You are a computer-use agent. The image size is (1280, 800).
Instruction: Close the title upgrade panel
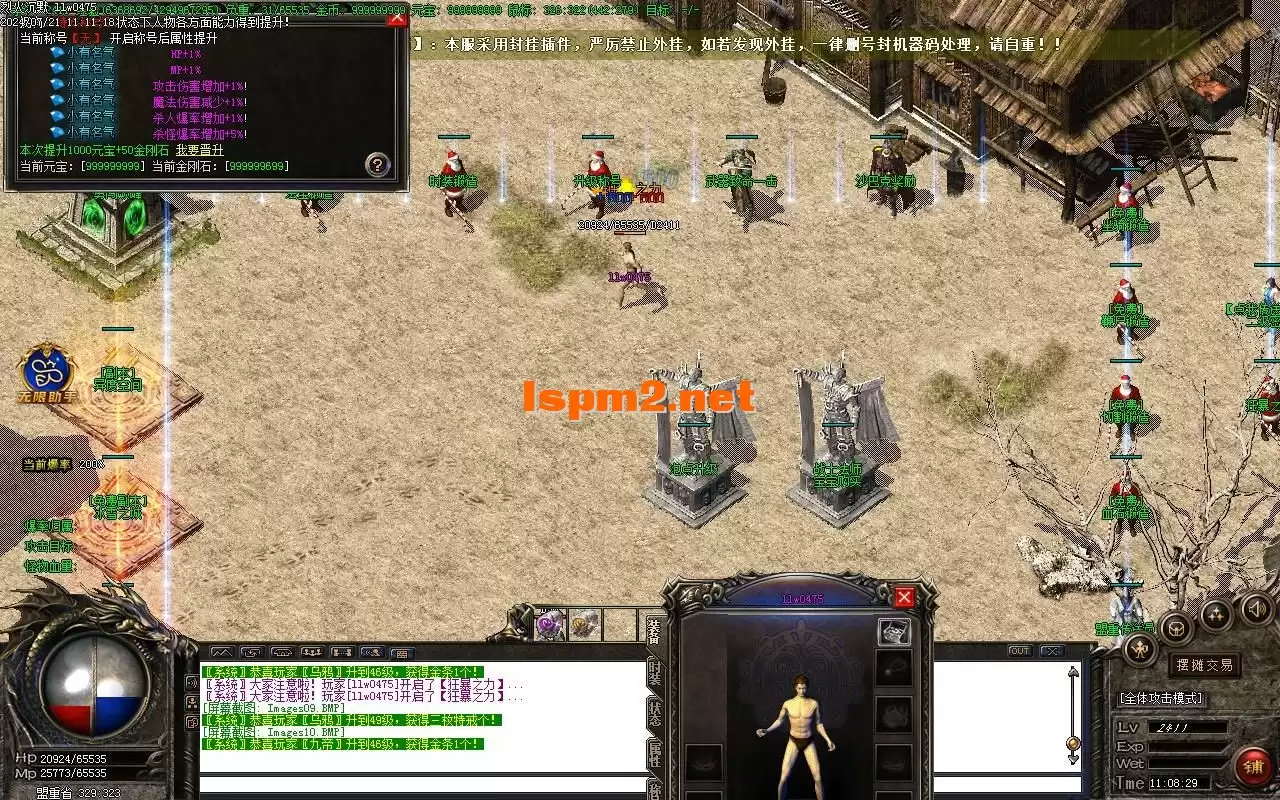397,19
